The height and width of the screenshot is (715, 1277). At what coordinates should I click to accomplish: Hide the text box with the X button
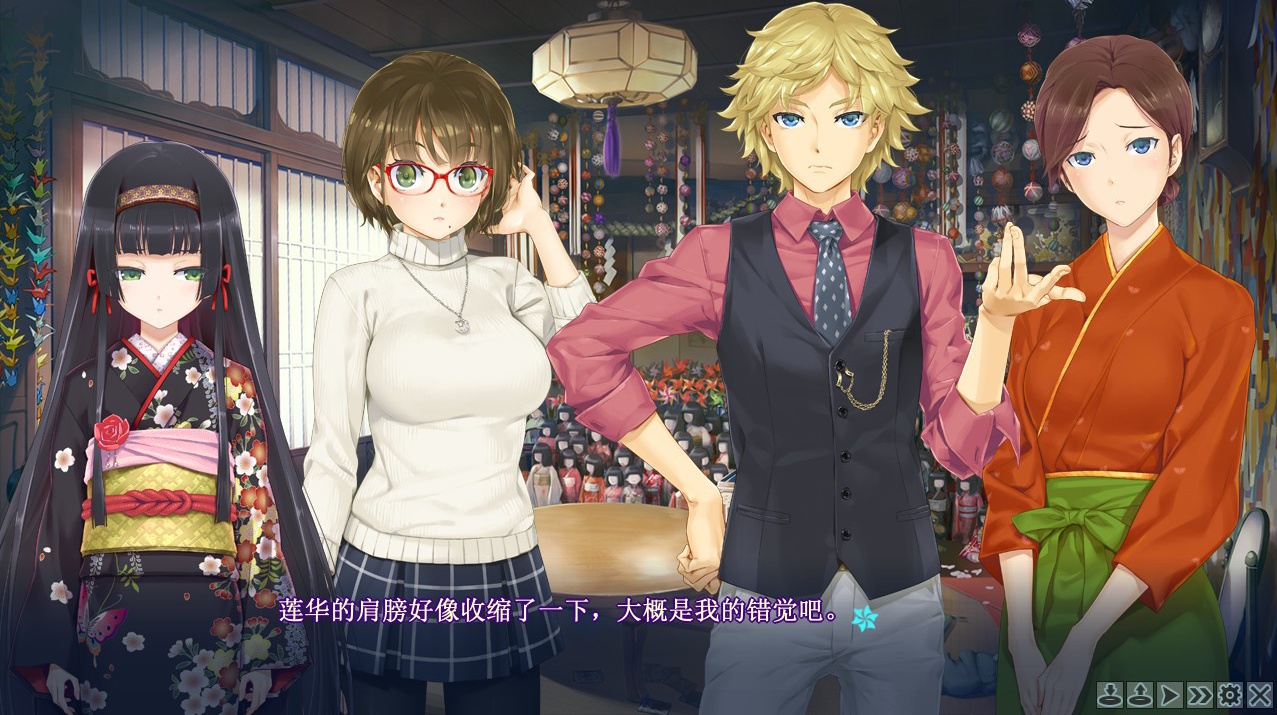point(1259,694)
